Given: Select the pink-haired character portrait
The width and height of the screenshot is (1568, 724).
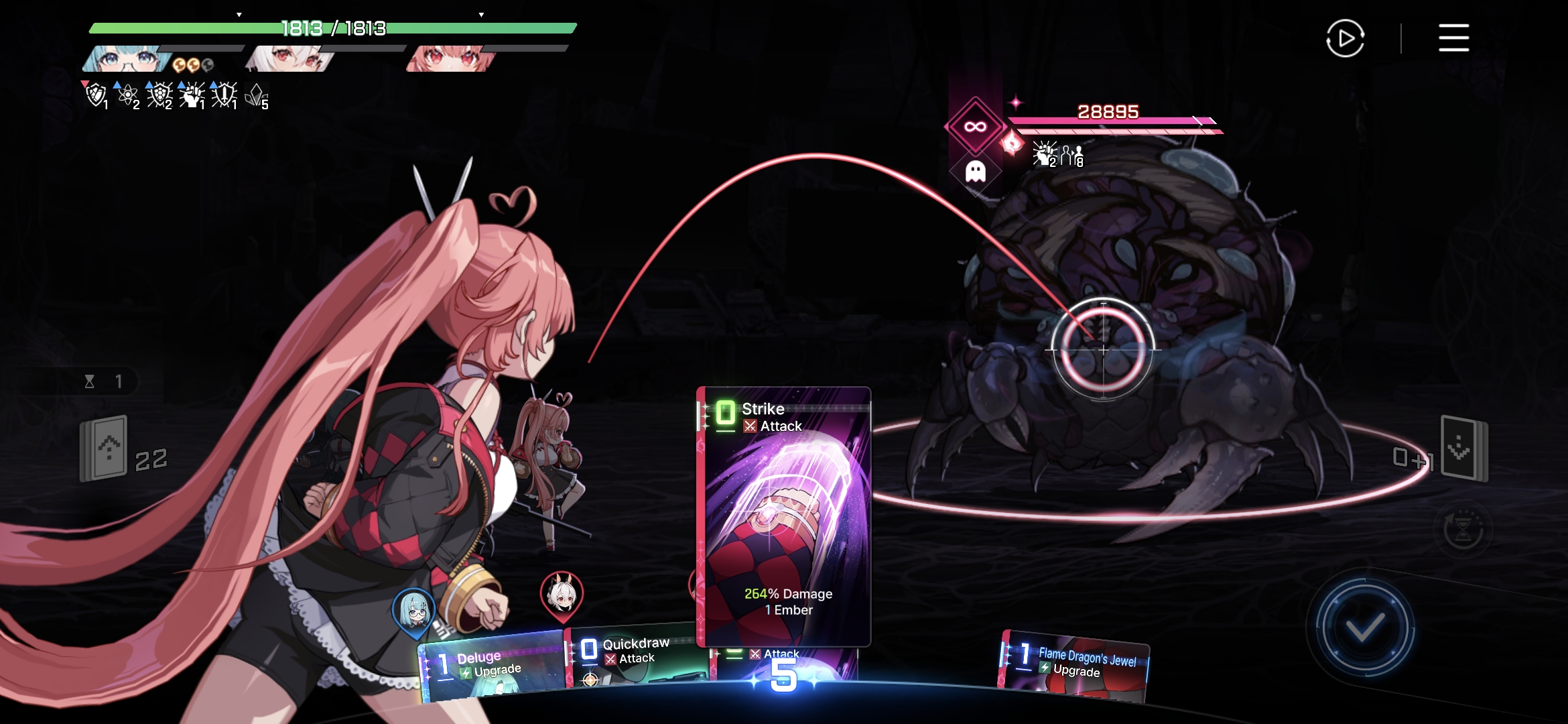Looking at the screenshot, I should 450,59.
